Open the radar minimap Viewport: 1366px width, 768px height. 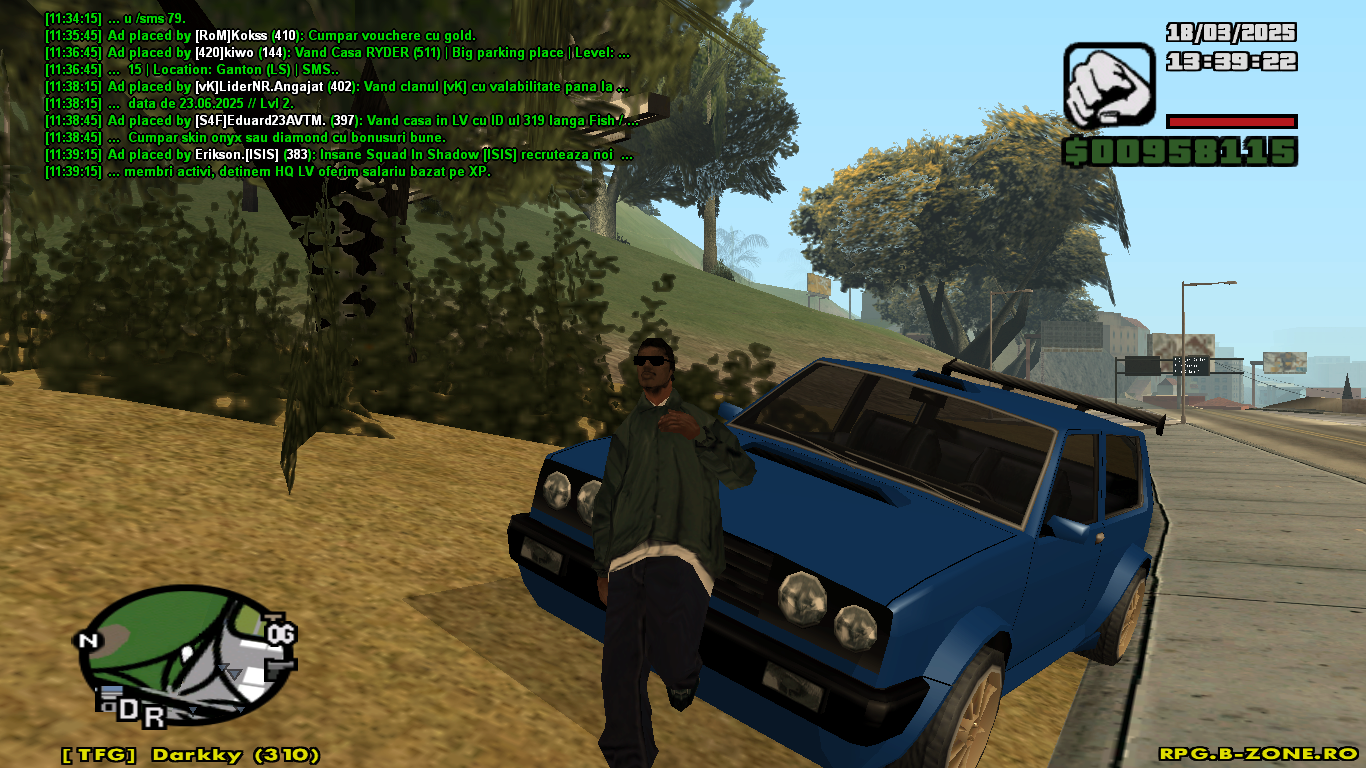pyautogui.click(x=185, y=650)
